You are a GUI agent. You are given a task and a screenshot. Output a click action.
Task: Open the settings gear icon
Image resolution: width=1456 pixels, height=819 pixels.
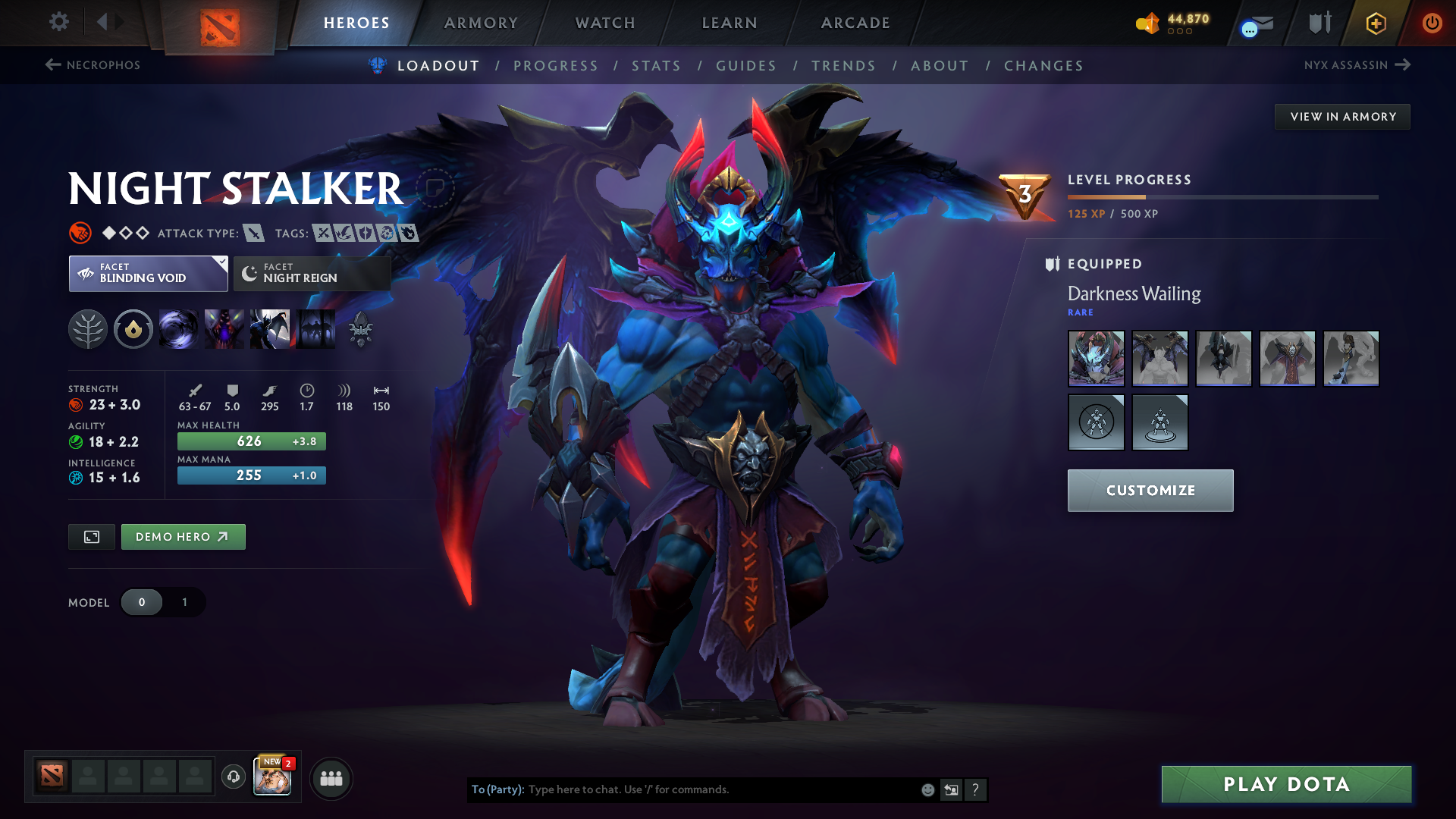[58, 23]
